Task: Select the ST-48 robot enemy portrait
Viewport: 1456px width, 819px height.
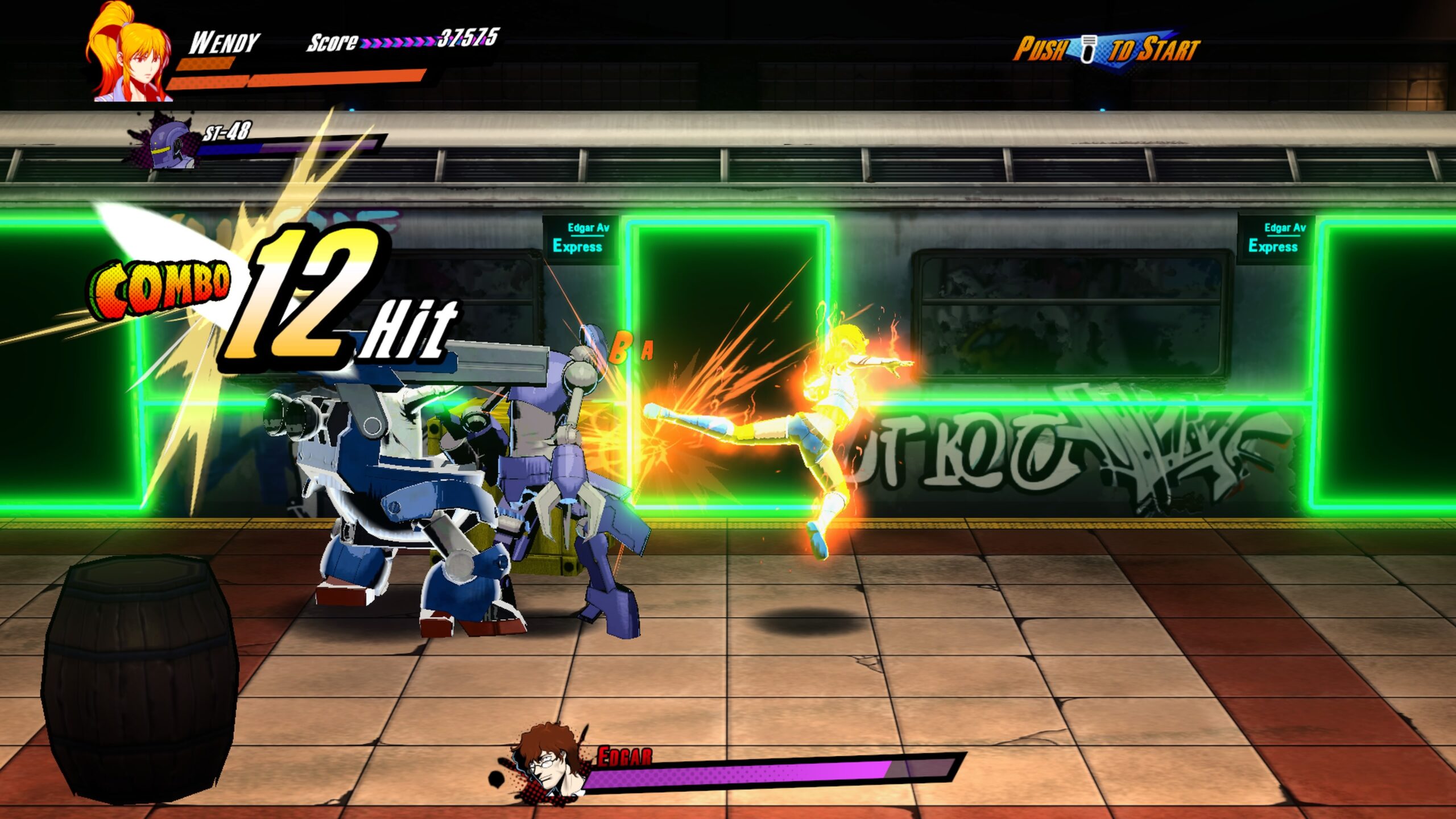Action: (x=168, y=145)
